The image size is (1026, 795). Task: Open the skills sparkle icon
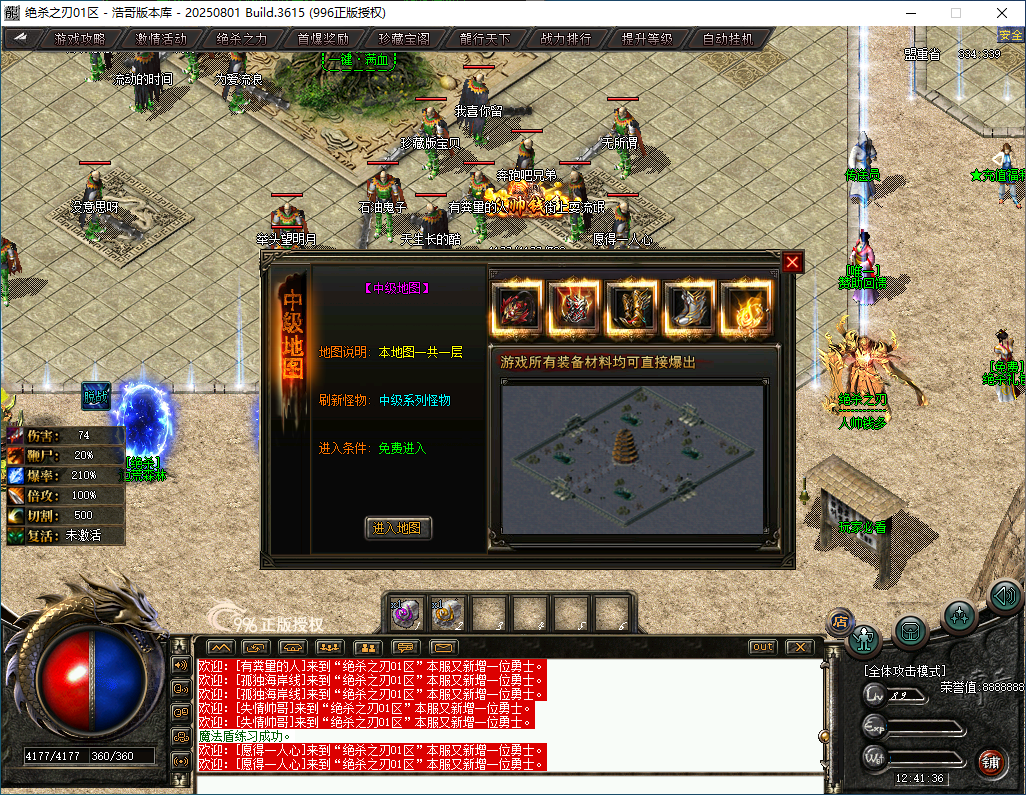point(959,614)
